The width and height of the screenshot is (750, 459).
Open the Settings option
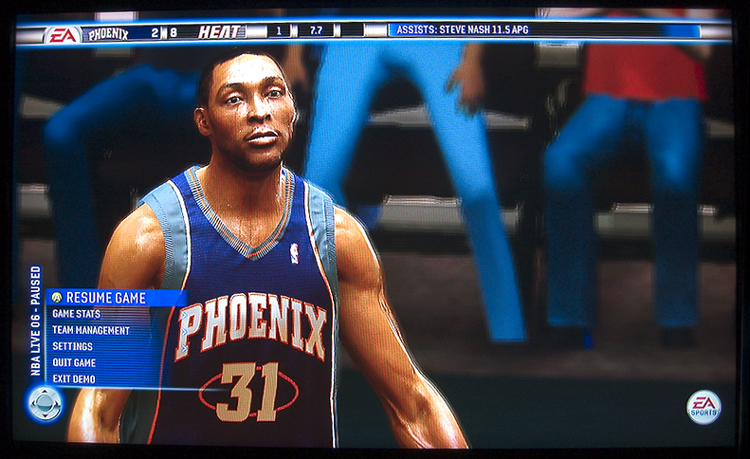tap(73, 346)
